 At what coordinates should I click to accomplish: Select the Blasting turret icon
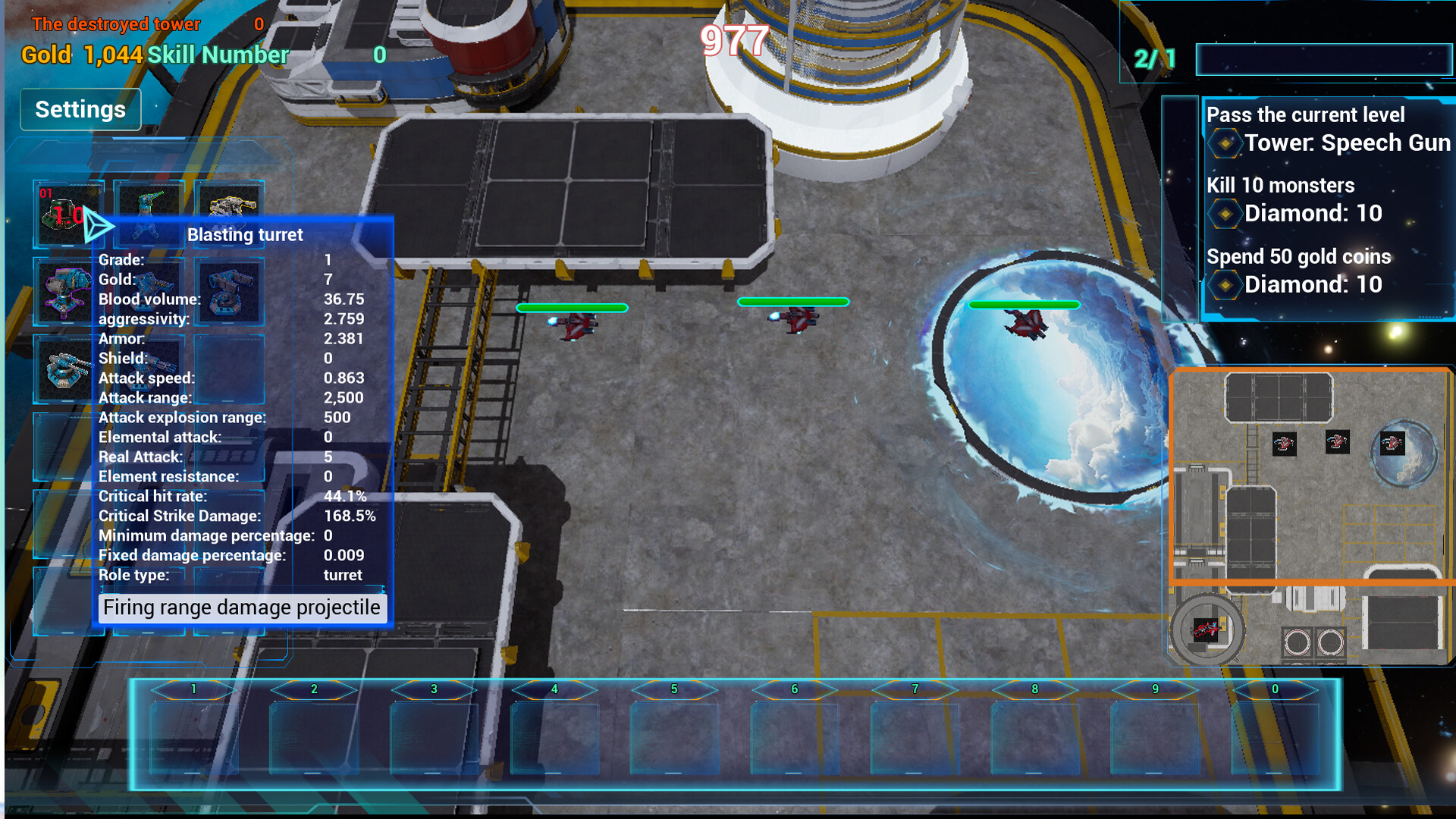149,292
